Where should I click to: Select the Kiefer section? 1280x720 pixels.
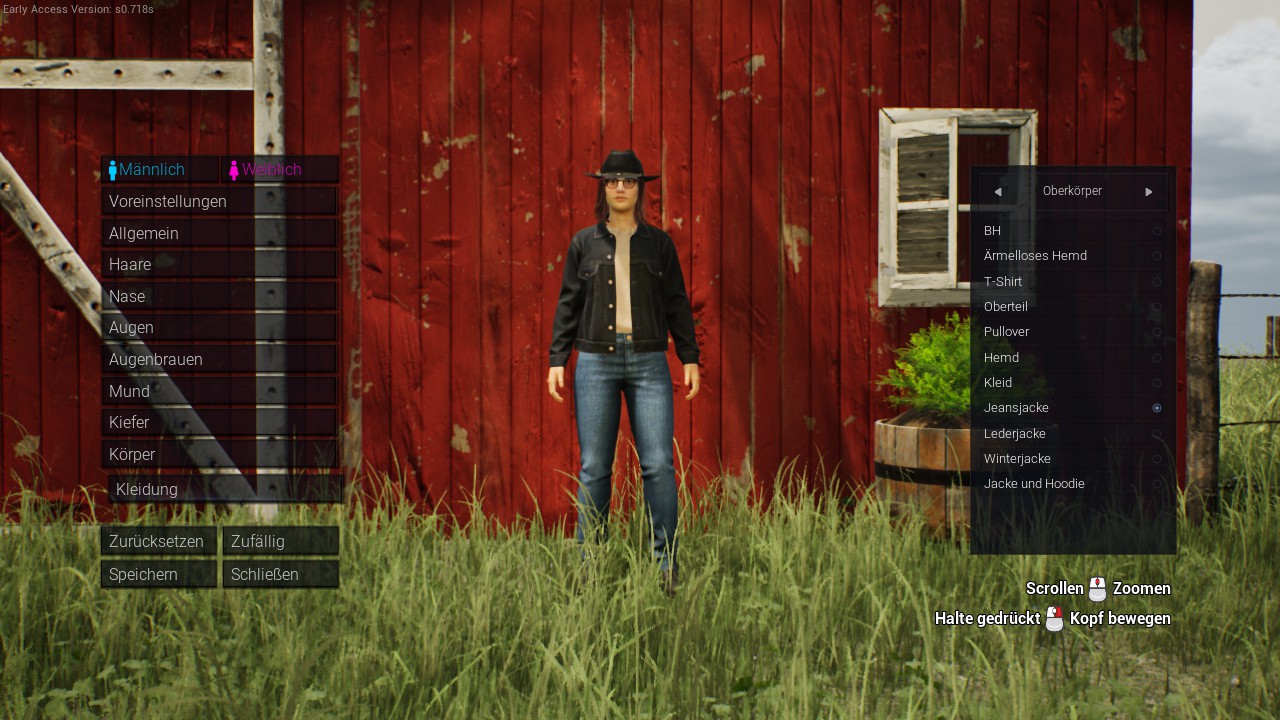[219, 422]
